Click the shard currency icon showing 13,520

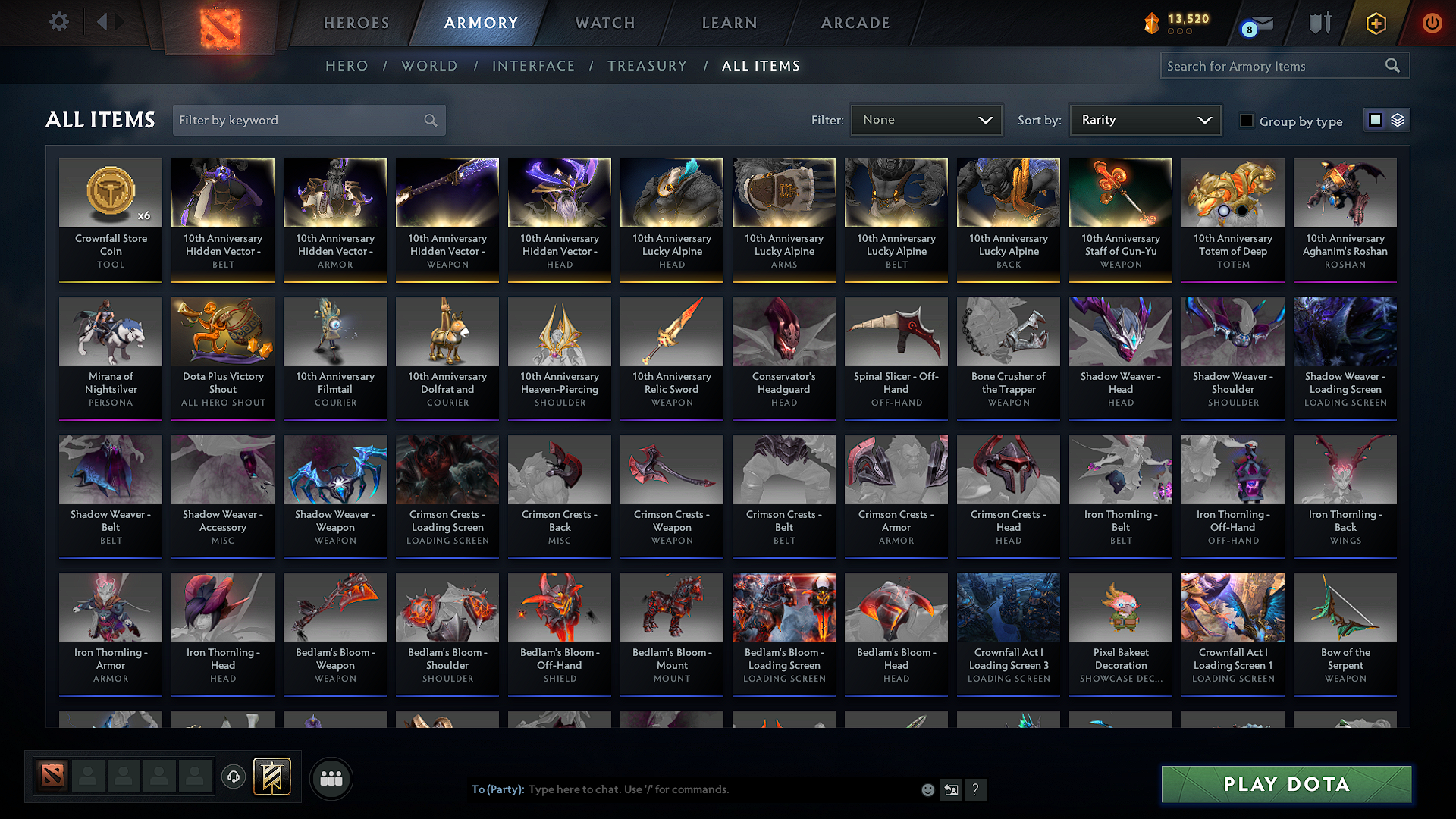click(1151, 23)
